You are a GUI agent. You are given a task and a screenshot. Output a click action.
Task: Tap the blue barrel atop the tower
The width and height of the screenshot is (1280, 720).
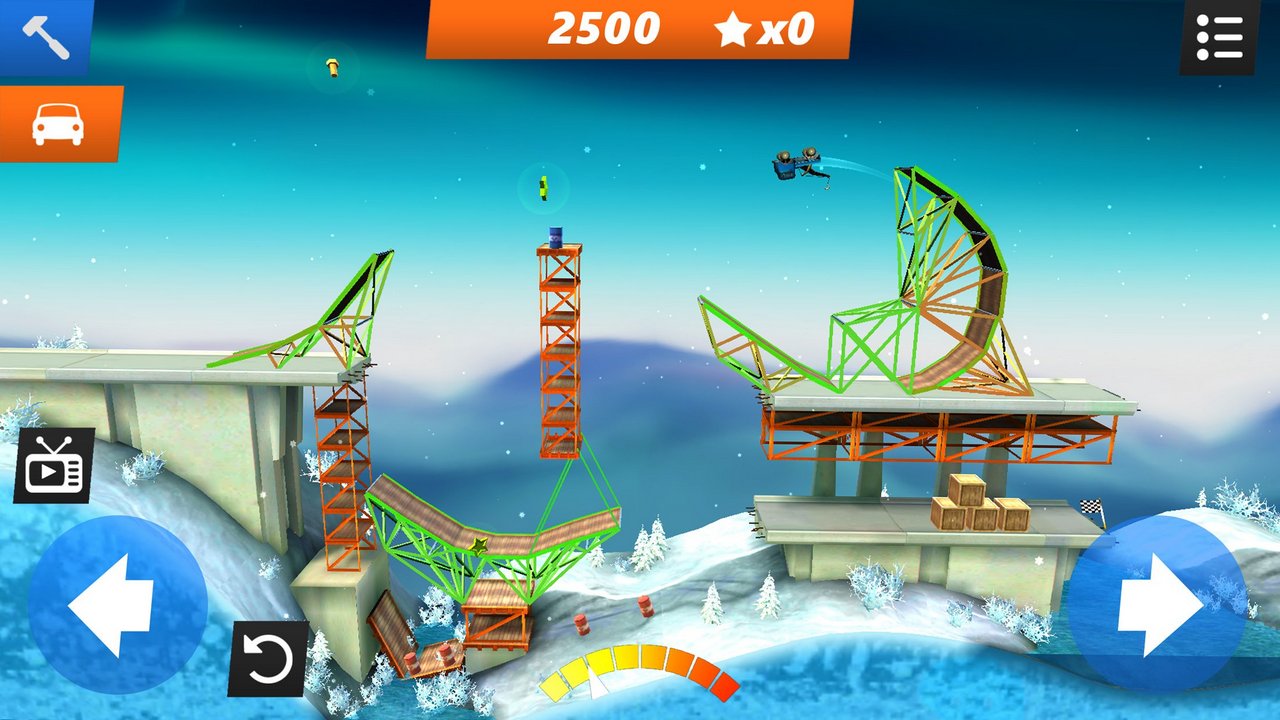pos(556,237)
